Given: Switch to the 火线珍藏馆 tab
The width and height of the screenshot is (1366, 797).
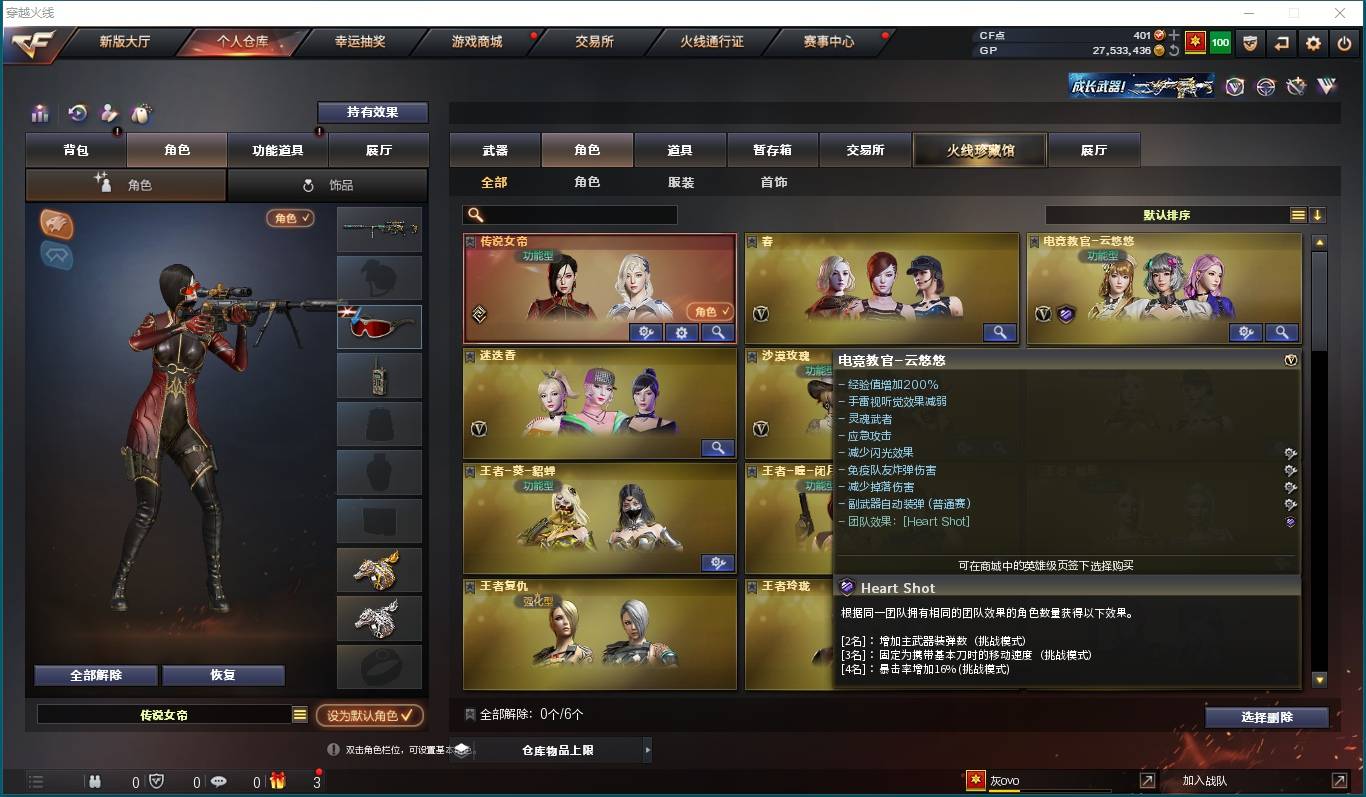Looking at the screenshot, I should pos(979,149).
